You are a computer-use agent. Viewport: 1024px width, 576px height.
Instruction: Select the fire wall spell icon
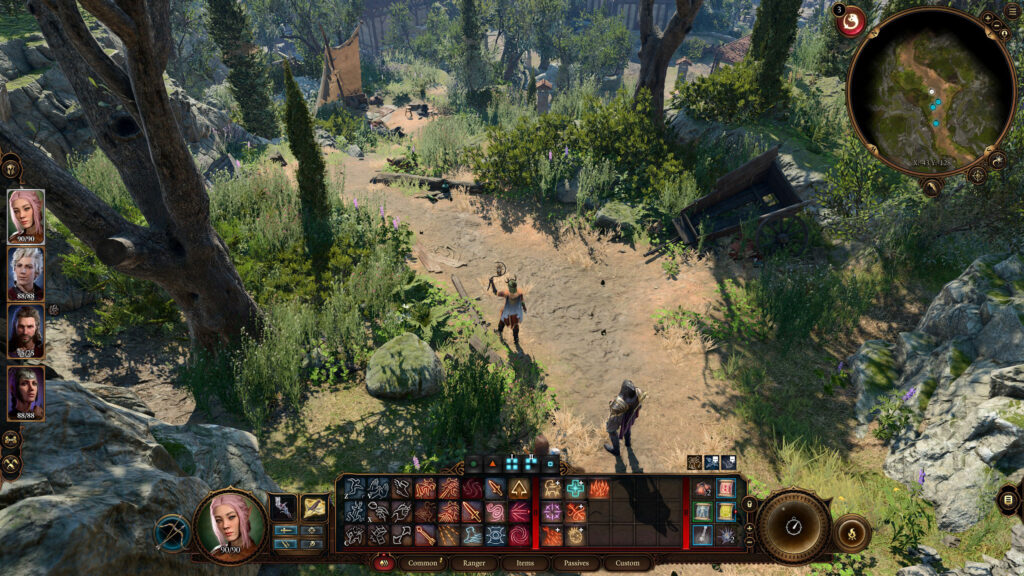[x=600, y=488]
